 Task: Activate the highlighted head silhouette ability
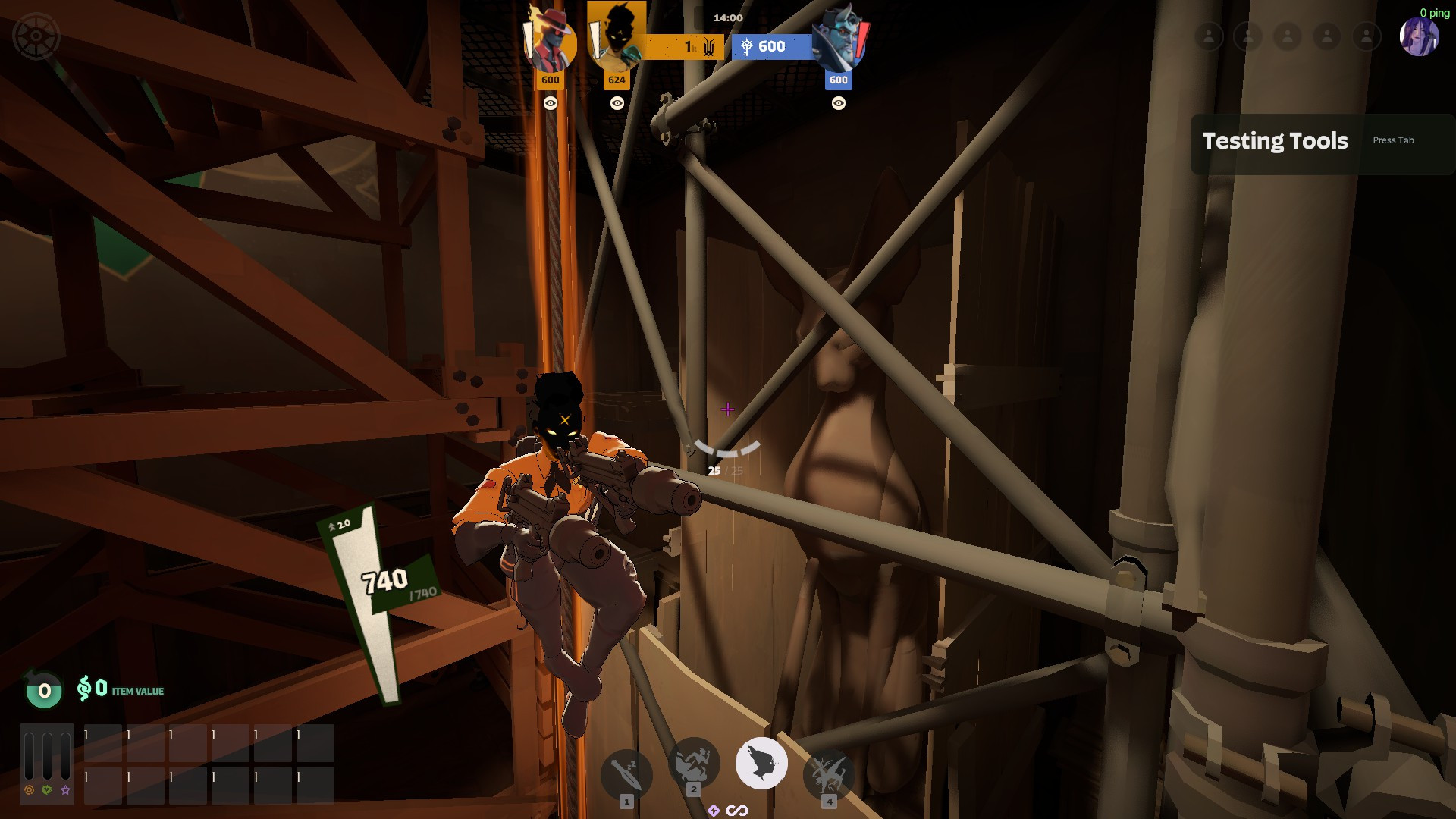(x=761, y=763)
